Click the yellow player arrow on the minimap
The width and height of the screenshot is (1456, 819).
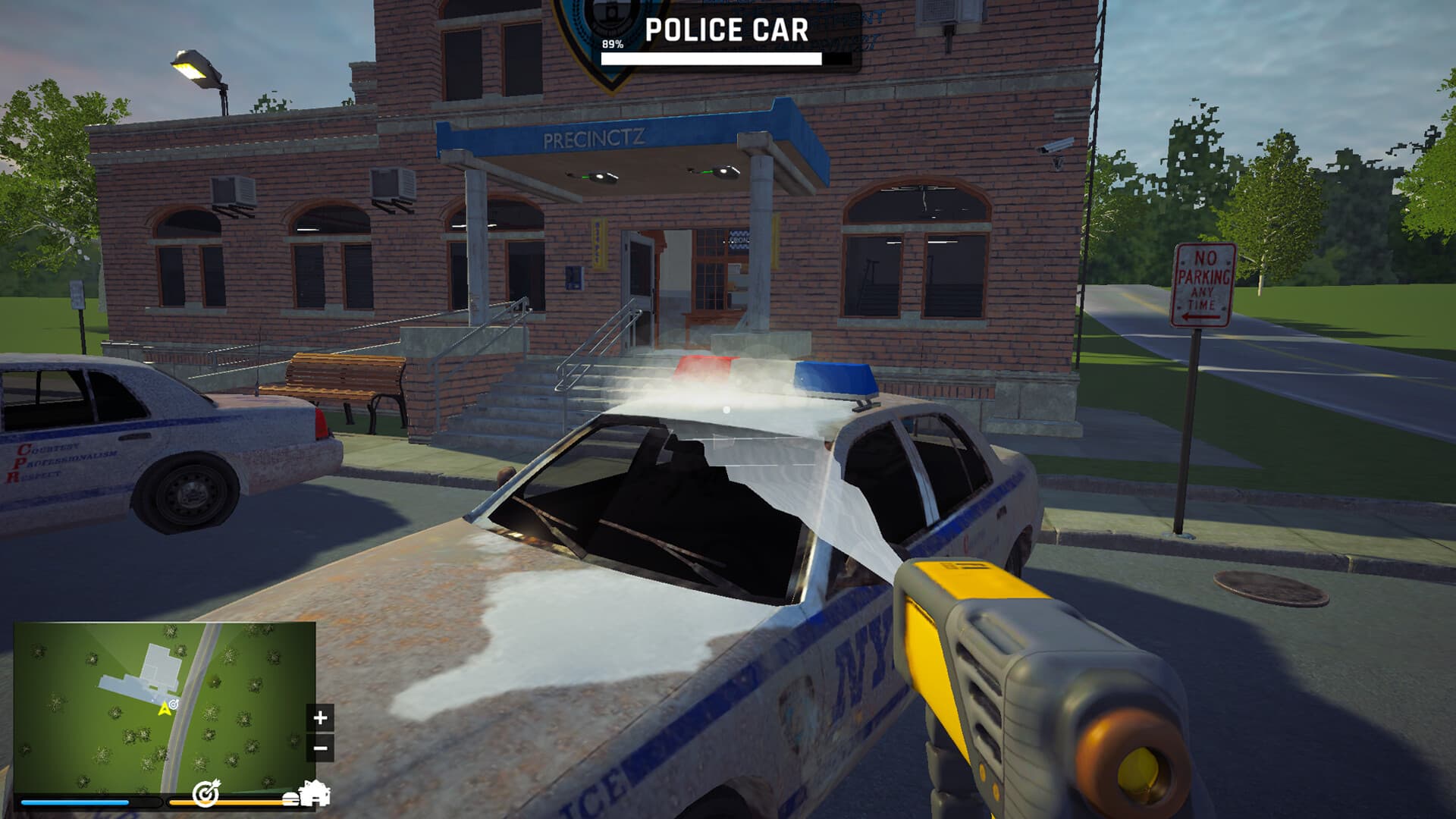pyautogui.click(x=165, y=711)
